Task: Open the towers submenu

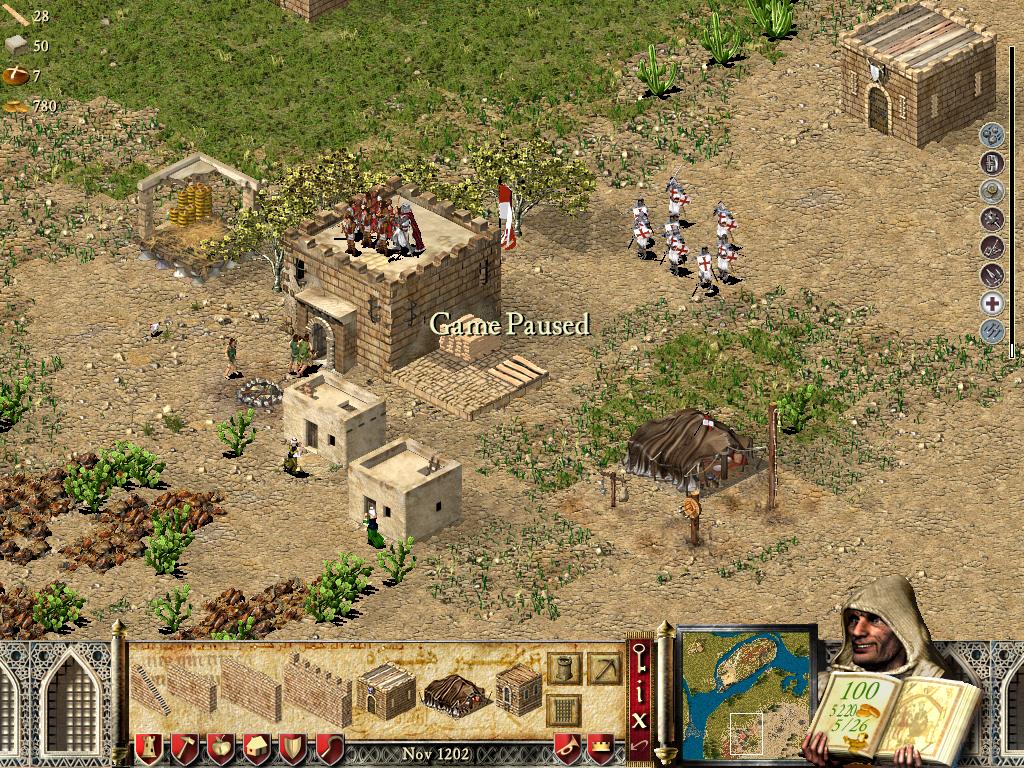Action: [563, 667]
